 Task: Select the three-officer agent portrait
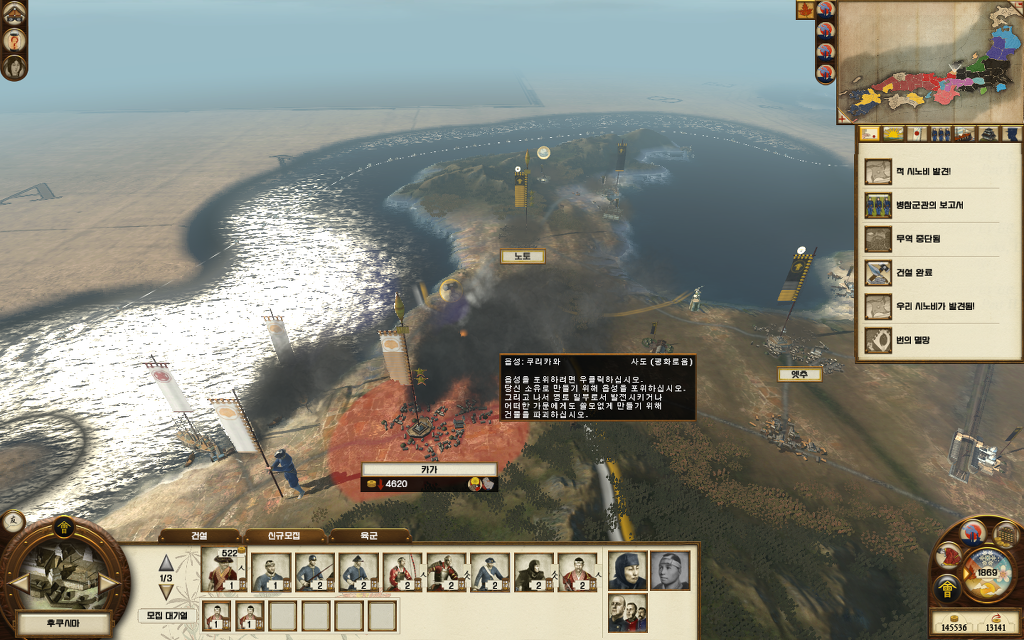click(627, 612)
